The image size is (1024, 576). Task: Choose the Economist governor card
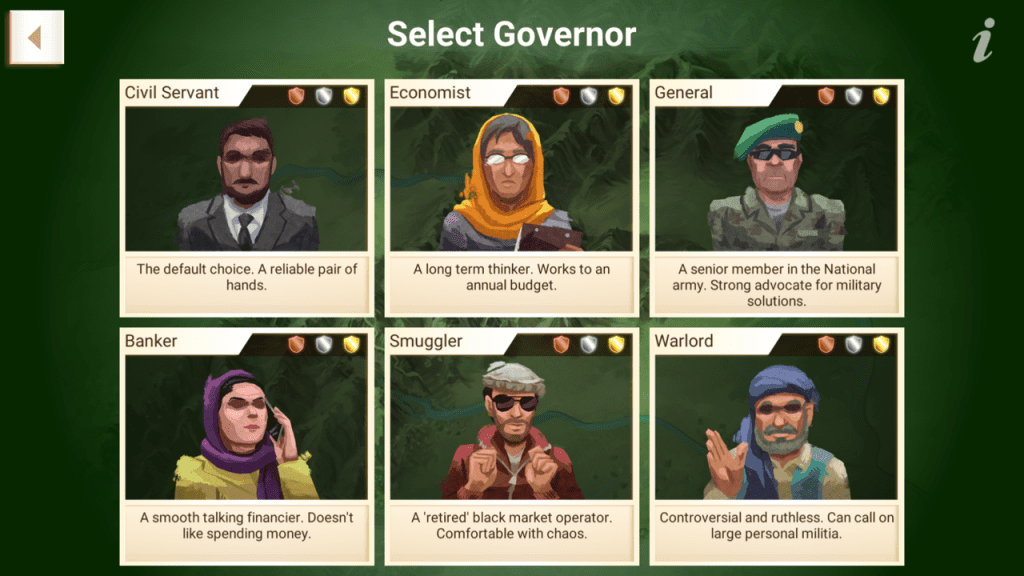coord(511,197)
